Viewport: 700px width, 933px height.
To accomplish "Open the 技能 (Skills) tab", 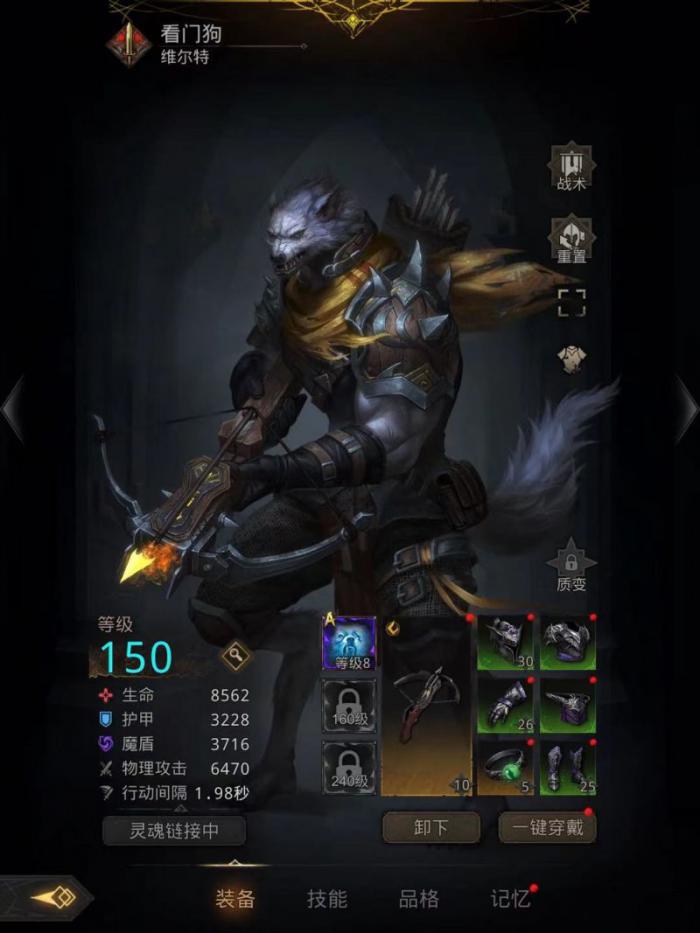I will click(327, 898).
